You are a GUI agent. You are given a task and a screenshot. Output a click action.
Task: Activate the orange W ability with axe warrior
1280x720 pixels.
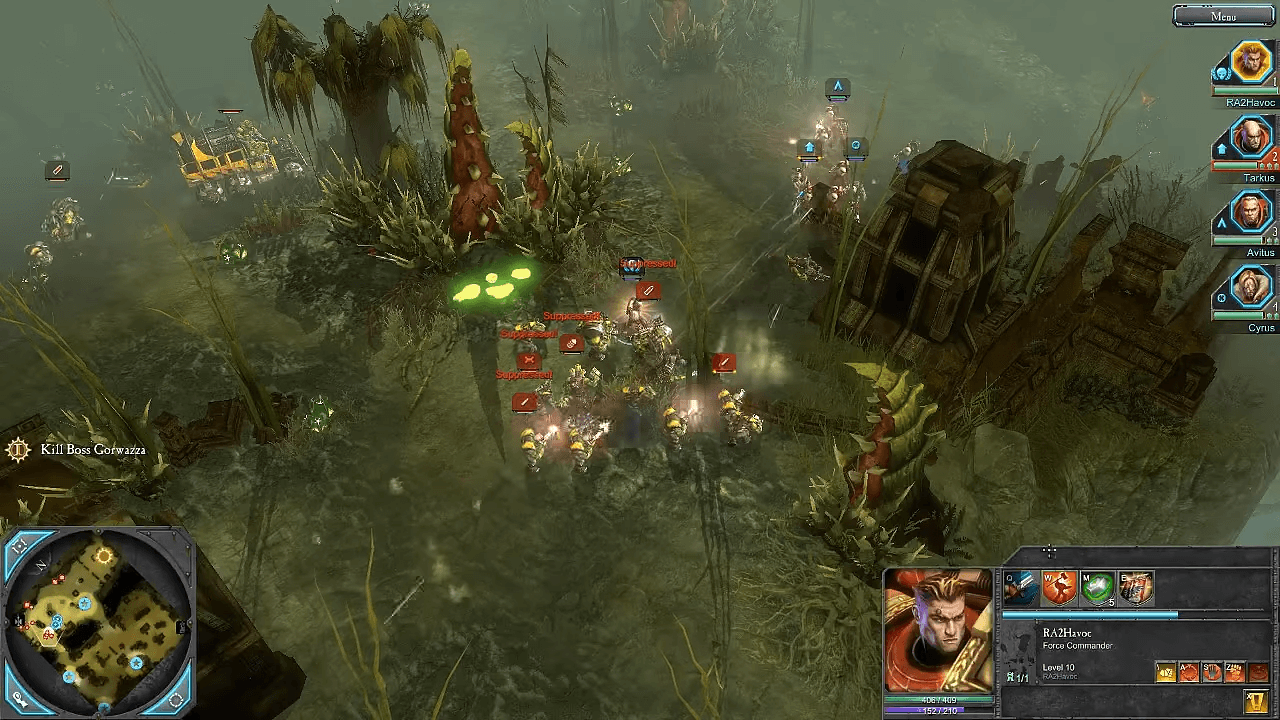point(1059,588)
